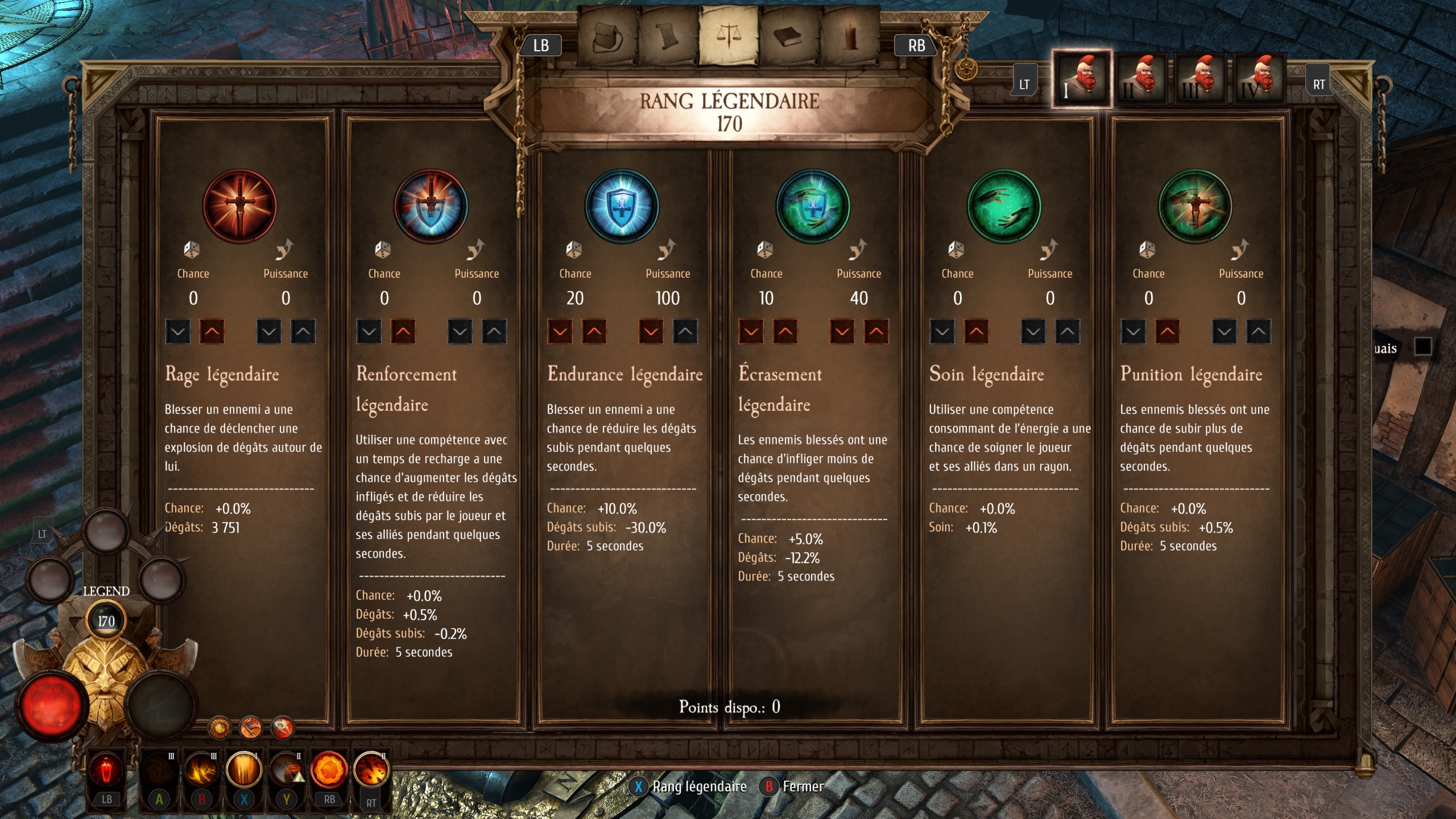Decrease Chance of Écrasement légendaire
This screenshot has width=1456, height=819.
[751, 332]
